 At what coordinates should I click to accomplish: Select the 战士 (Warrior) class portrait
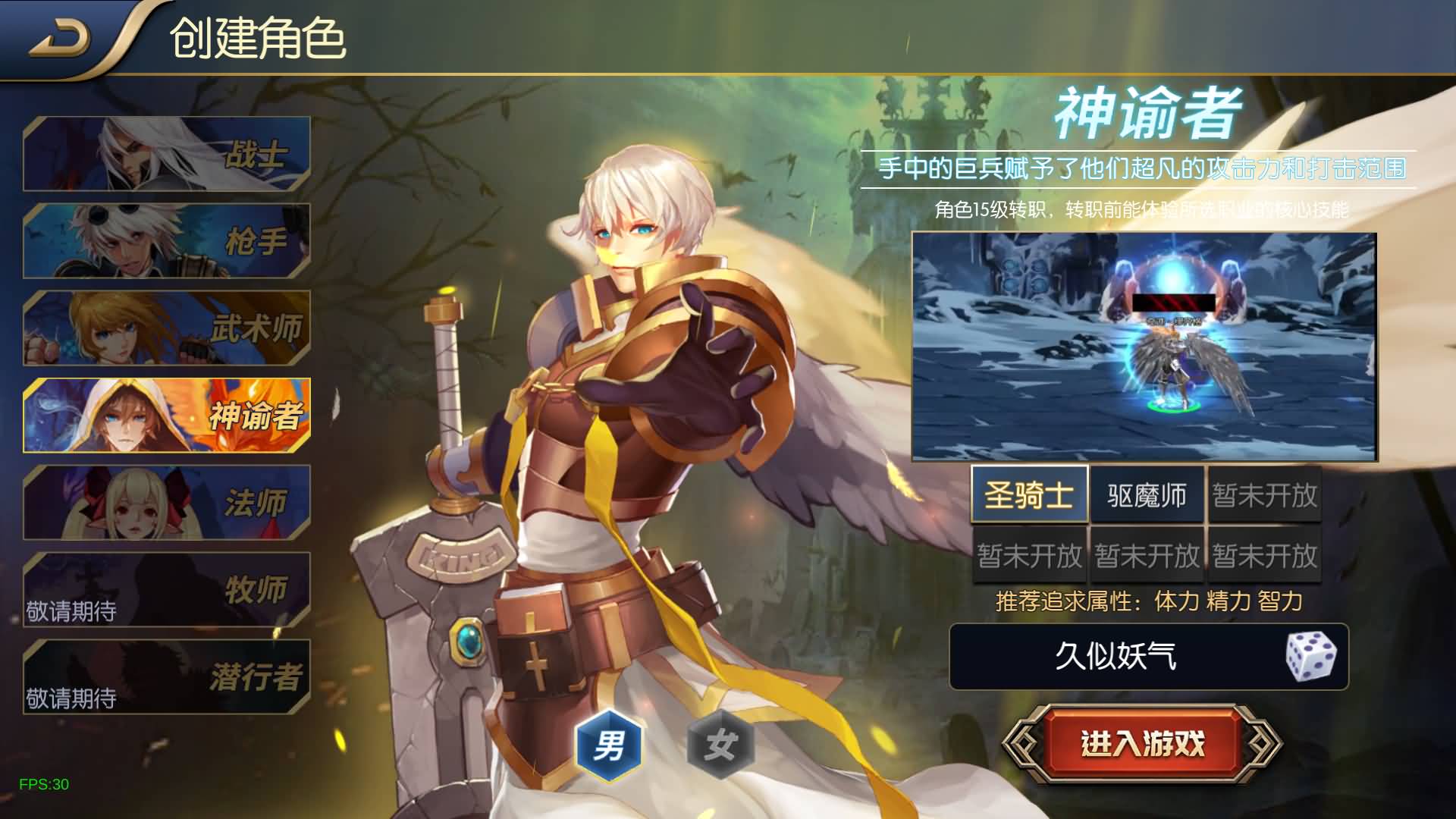(x=167, y=152)
